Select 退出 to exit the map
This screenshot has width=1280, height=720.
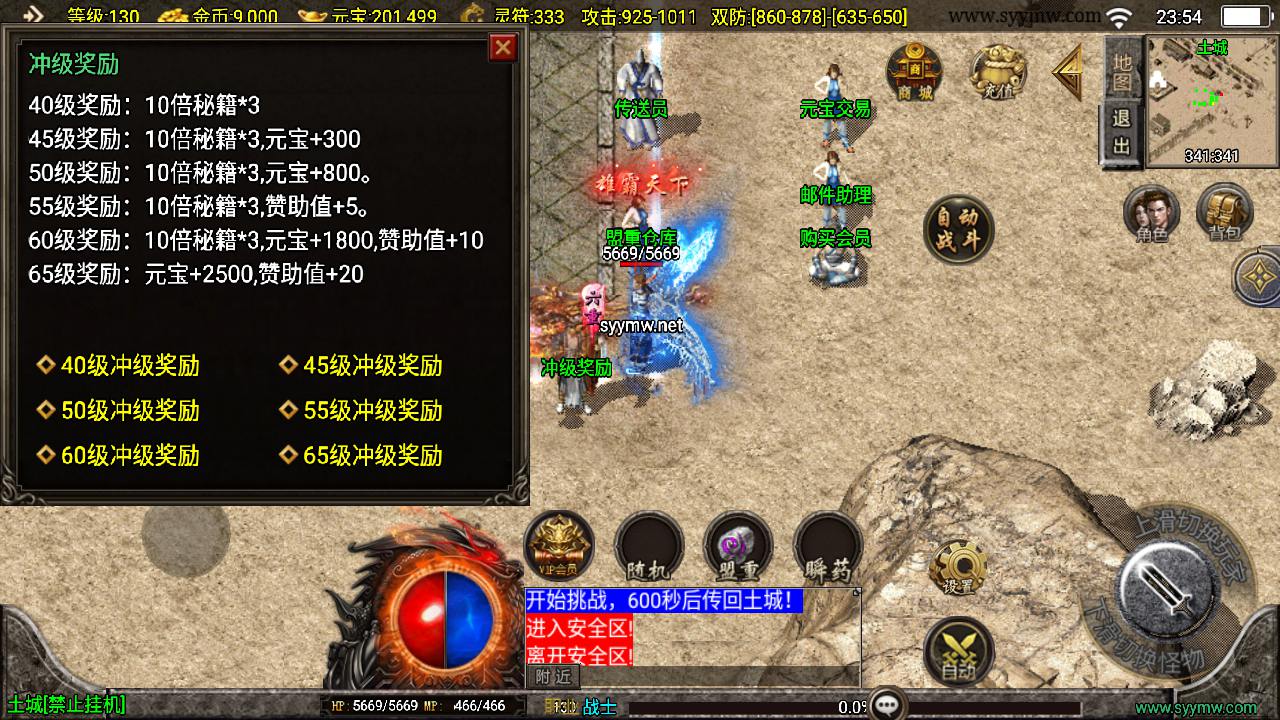pos(1121,132)
